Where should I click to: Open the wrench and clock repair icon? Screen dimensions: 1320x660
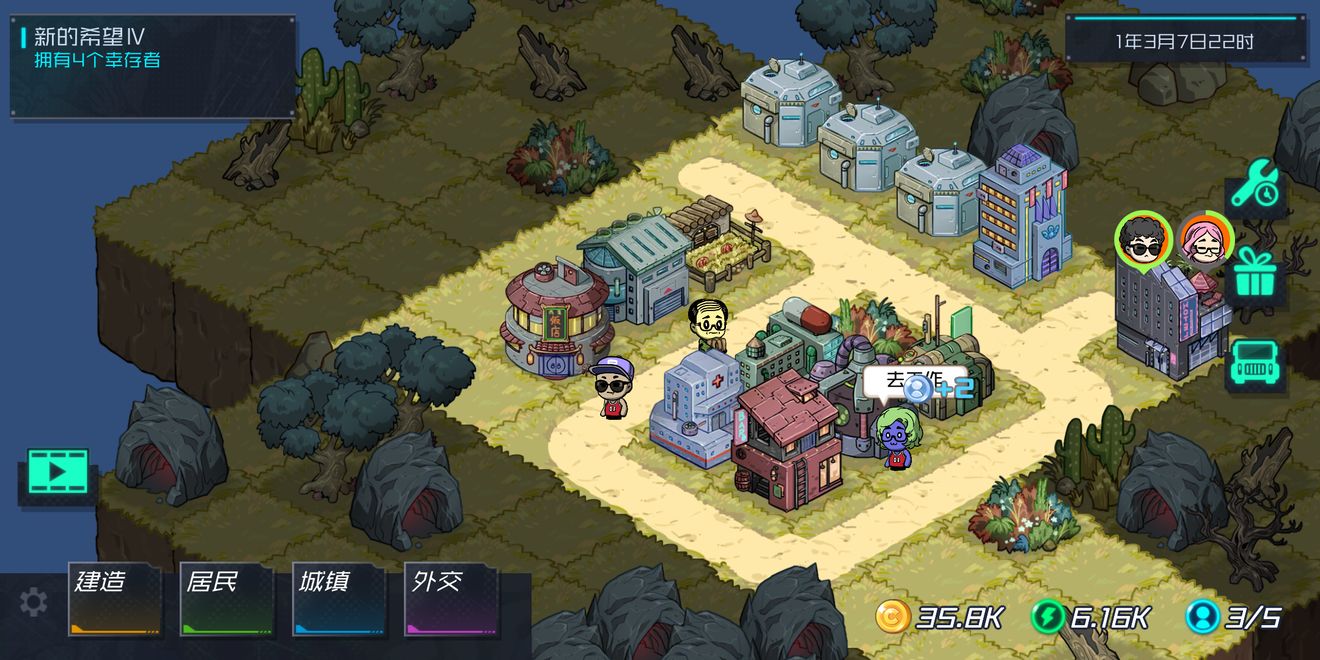point(1255,186)
